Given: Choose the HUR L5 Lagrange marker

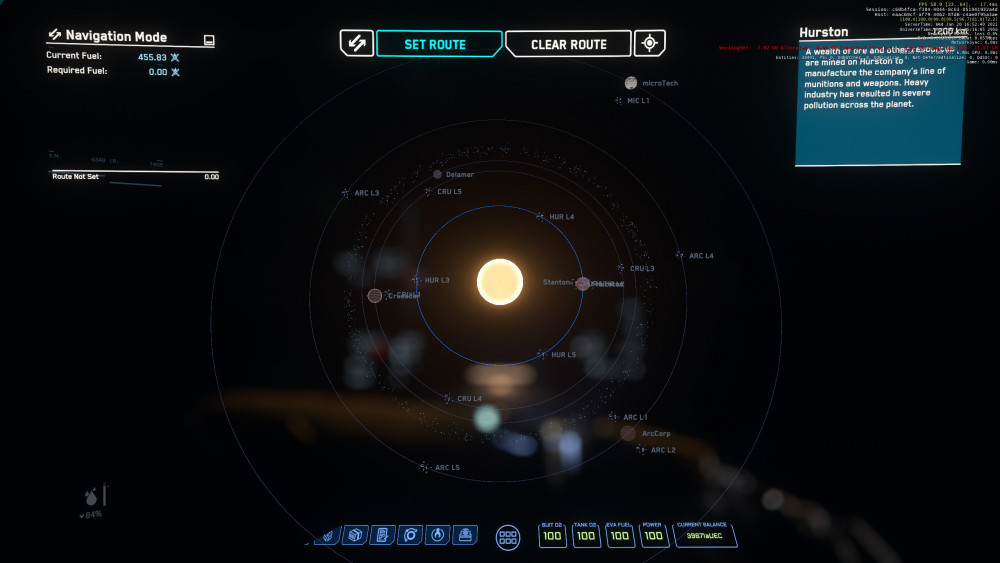Looking at the screenshot, I should (541, 354).
